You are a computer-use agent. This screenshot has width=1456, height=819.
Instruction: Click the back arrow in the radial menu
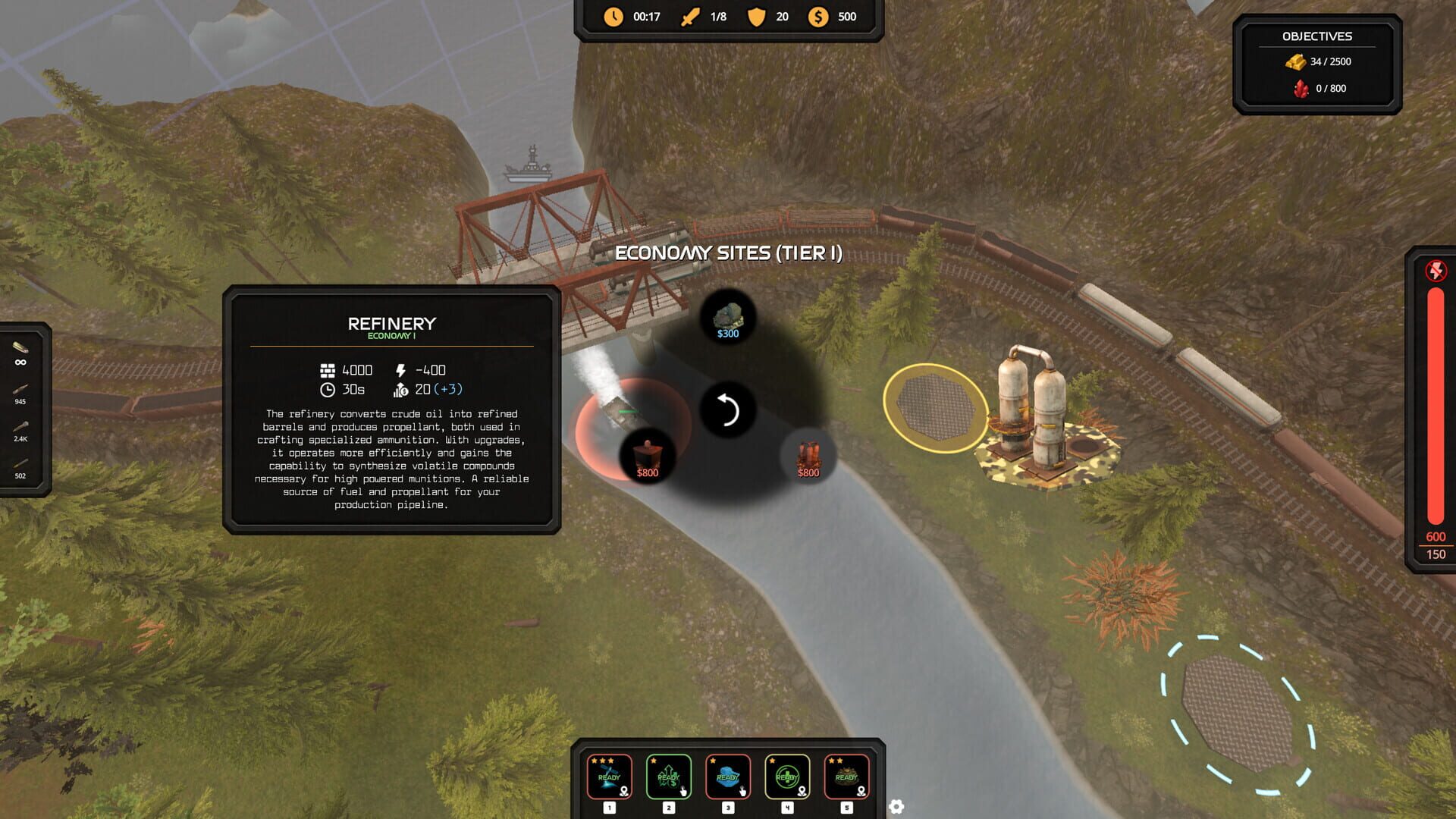[727, 410]
